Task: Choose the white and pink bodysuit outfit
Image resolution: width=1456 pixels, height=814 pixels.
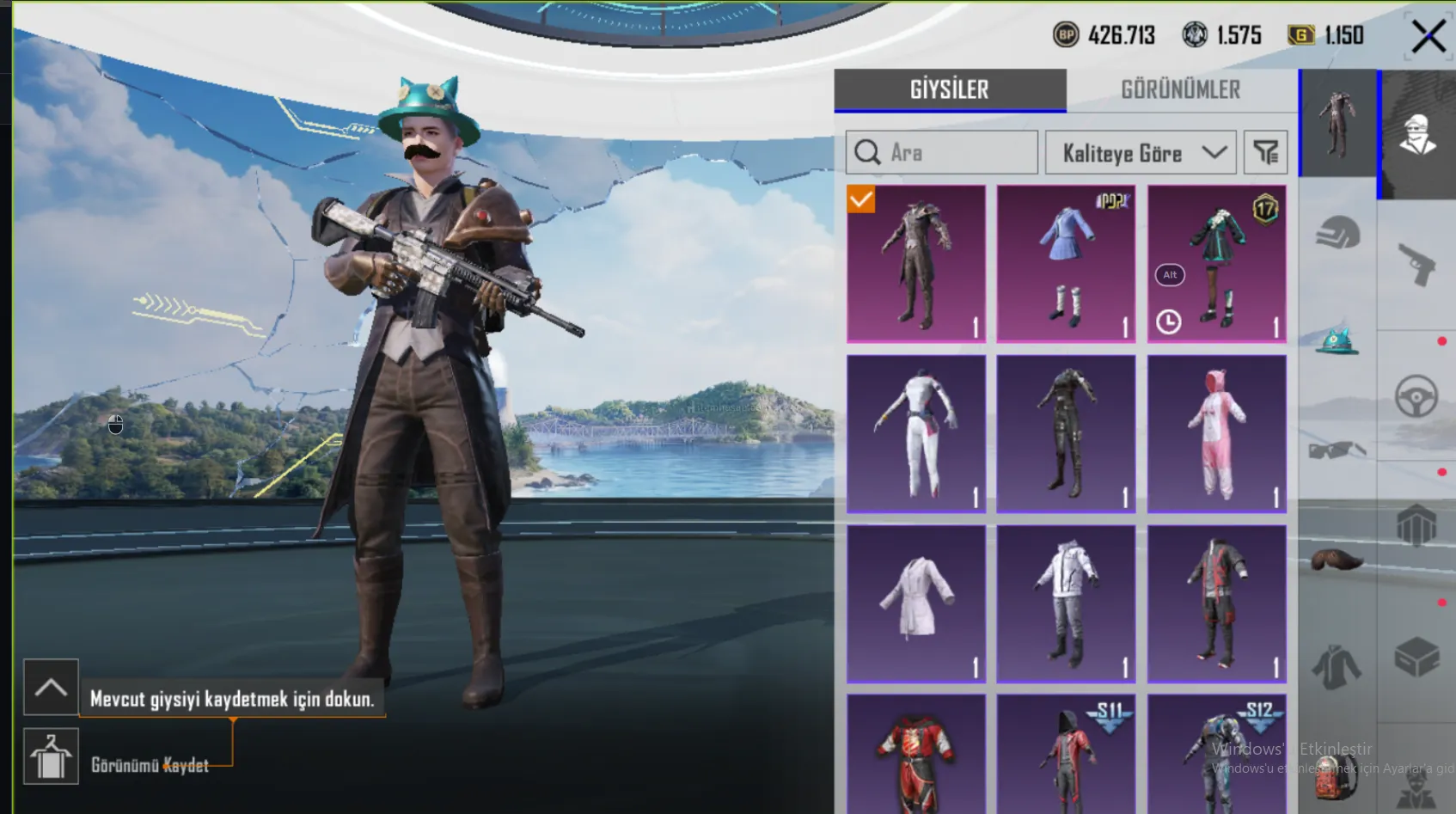Action: tap(916, 433)
